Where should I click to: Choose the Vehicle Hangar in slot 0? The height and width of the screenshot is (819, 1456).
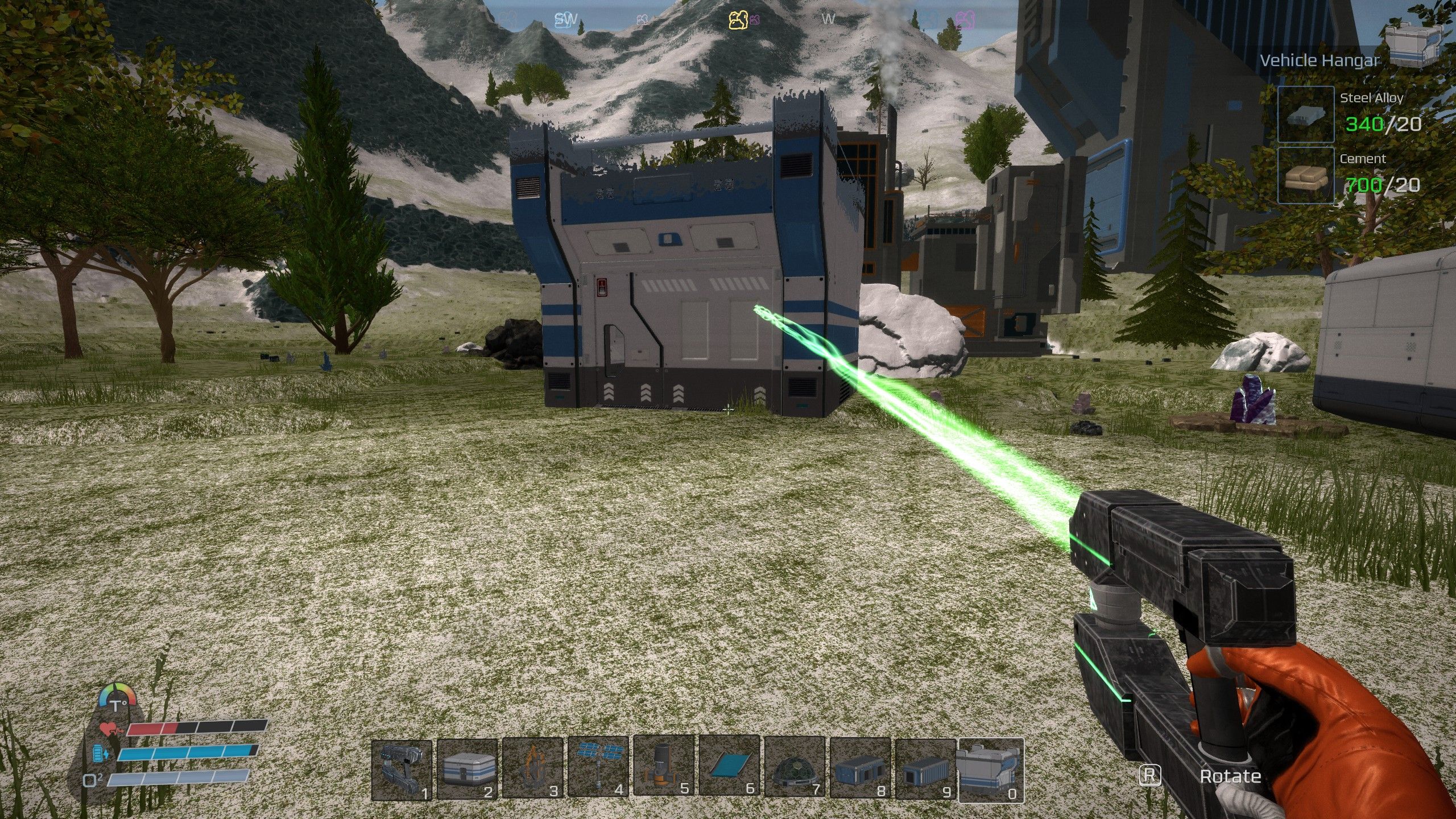(x=991, y=770)
